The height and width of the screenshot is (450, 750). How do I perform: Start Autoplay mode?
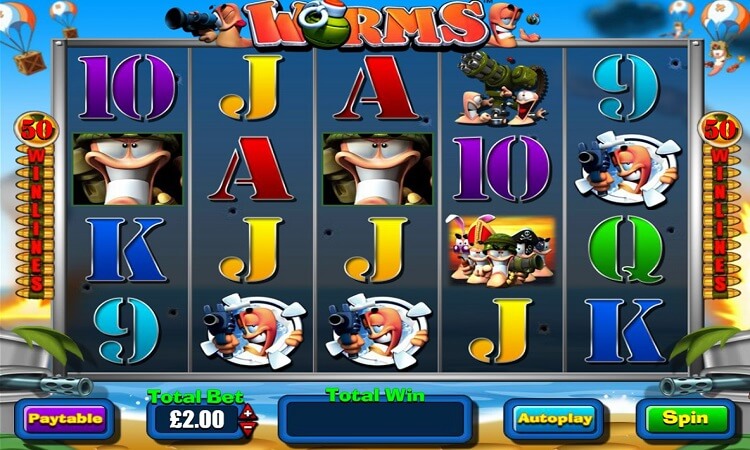(553, 418)
